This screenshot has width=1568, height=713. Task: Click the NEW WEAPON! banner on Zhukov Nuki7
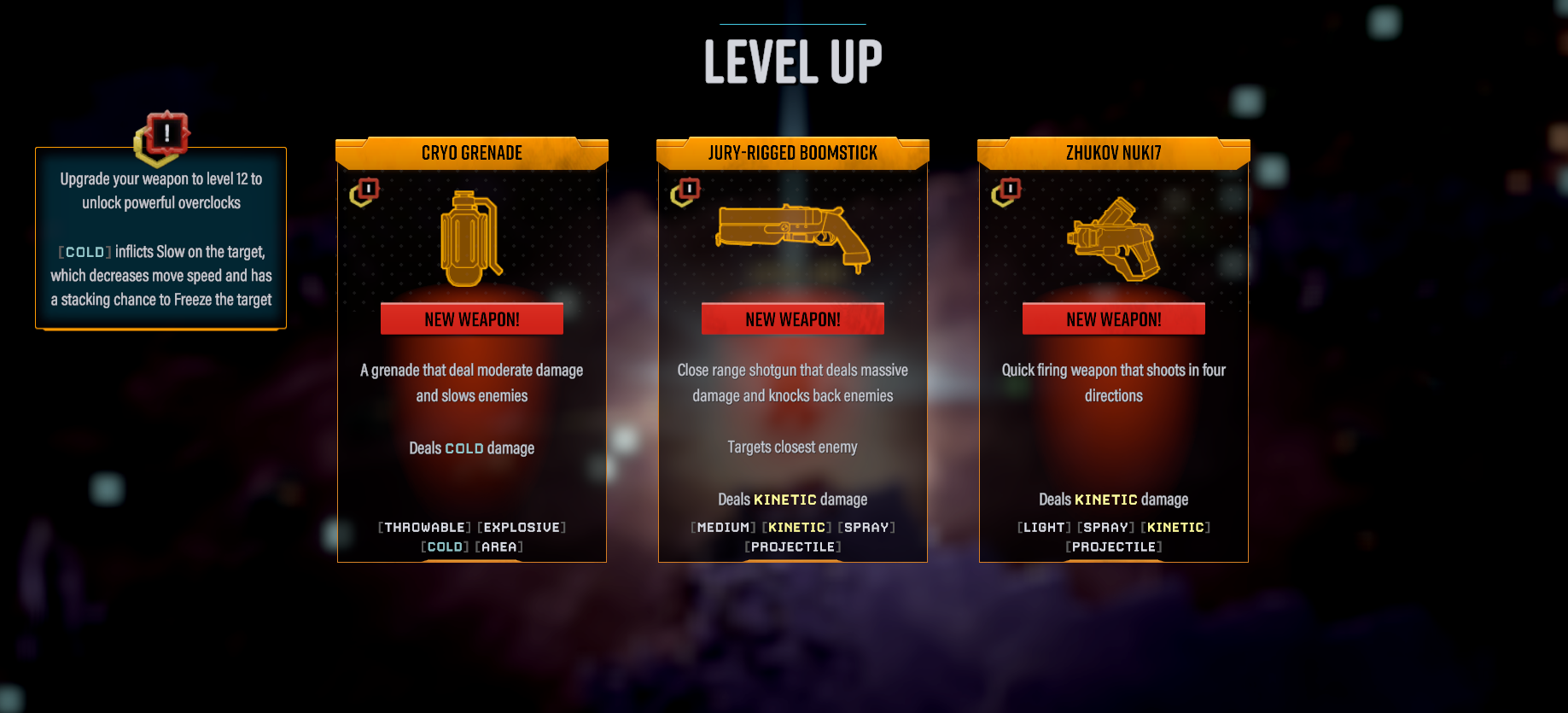1113,319
